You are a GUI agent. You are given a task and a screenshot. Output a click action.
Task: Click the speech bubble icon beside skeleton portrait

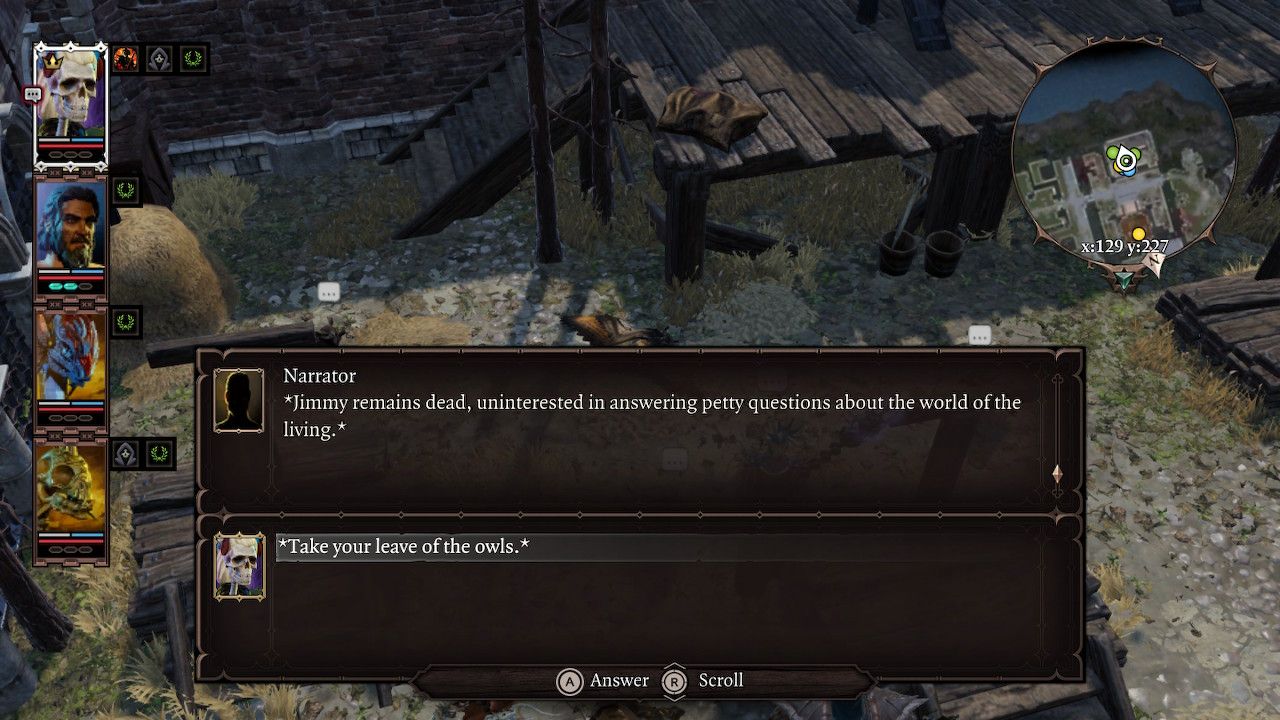32,94
